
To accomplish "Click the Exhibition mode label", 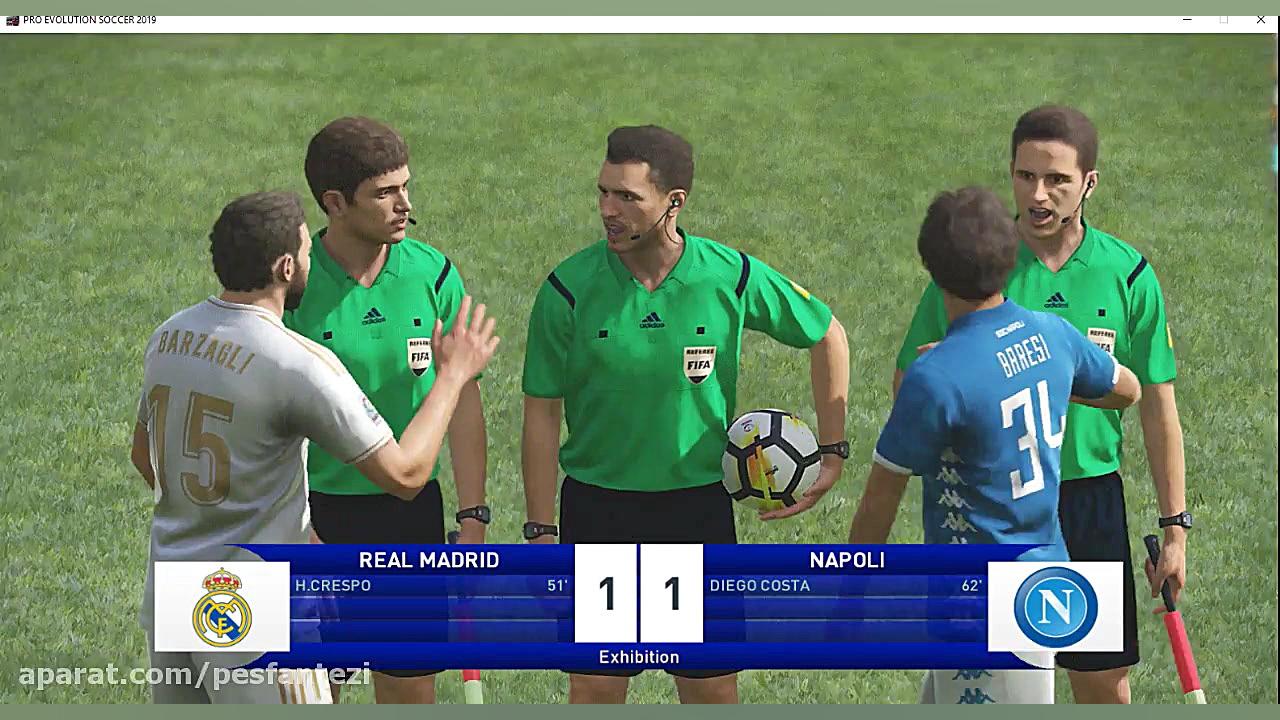I will point(641,656).
